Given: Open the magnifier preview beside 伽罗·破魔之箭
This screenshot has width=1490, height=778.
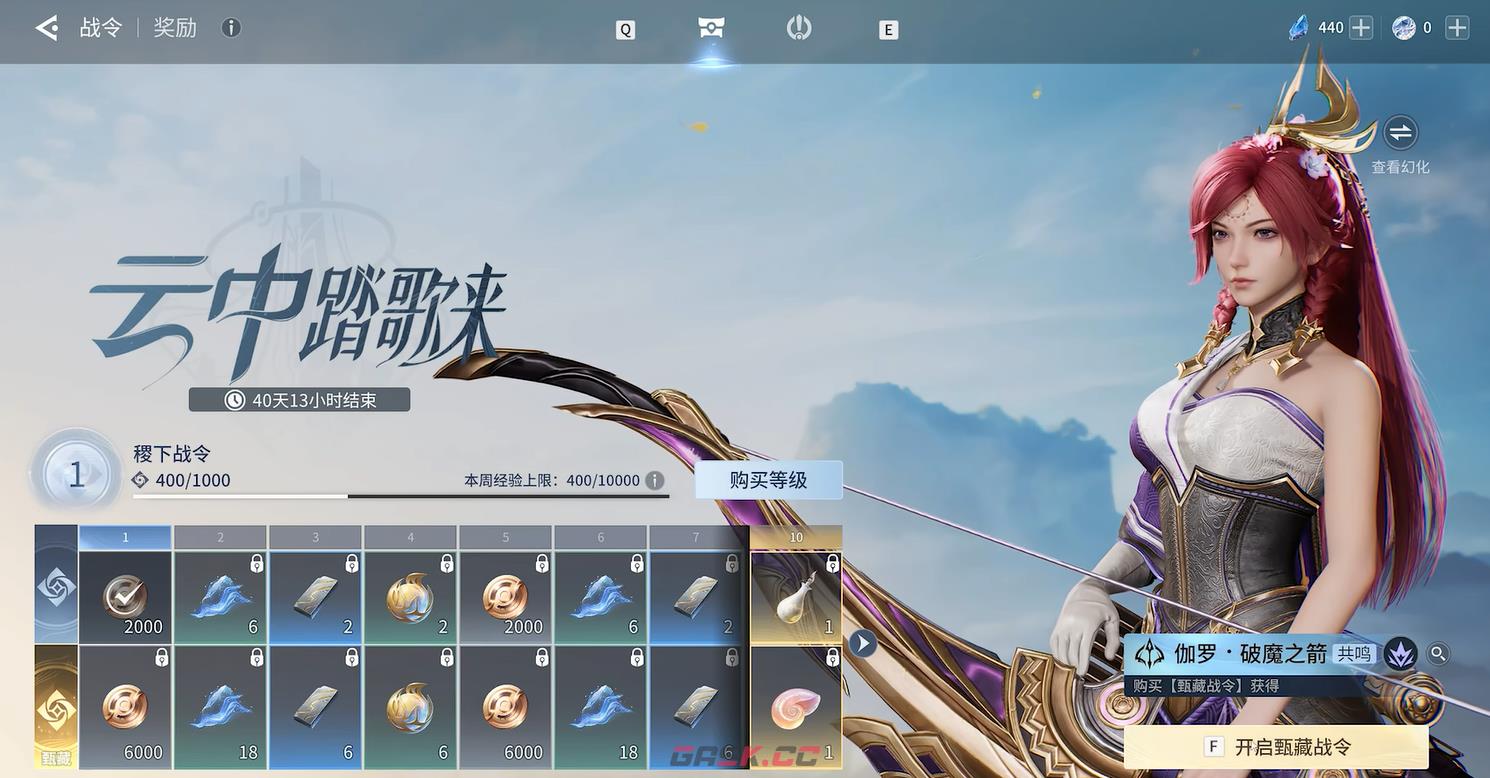Looking at the screenshot, I should [1437, 652].
